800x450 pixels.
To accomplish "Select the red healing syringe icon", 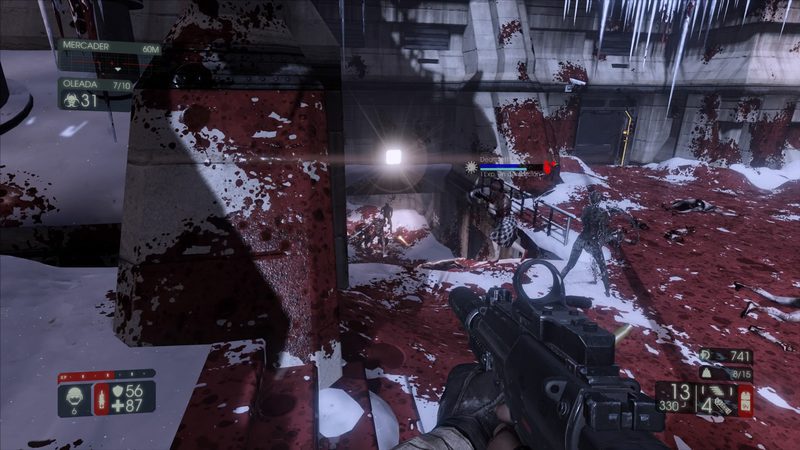I will tap(100, 398).
